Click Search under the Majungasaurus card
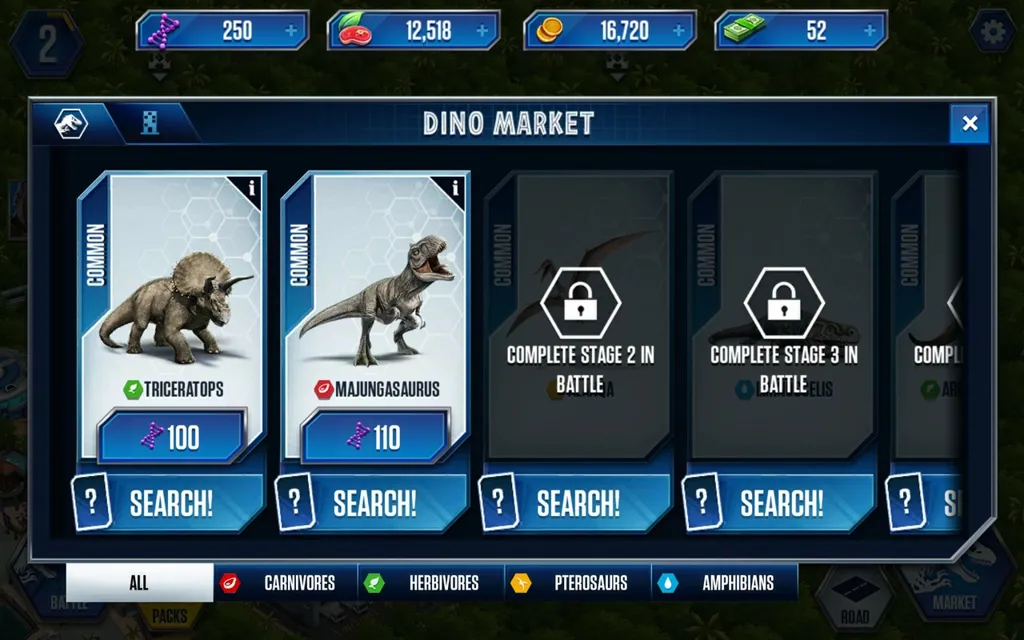Image resolution: width=1024 pixels, height=640 pixels. coord(374,503)
